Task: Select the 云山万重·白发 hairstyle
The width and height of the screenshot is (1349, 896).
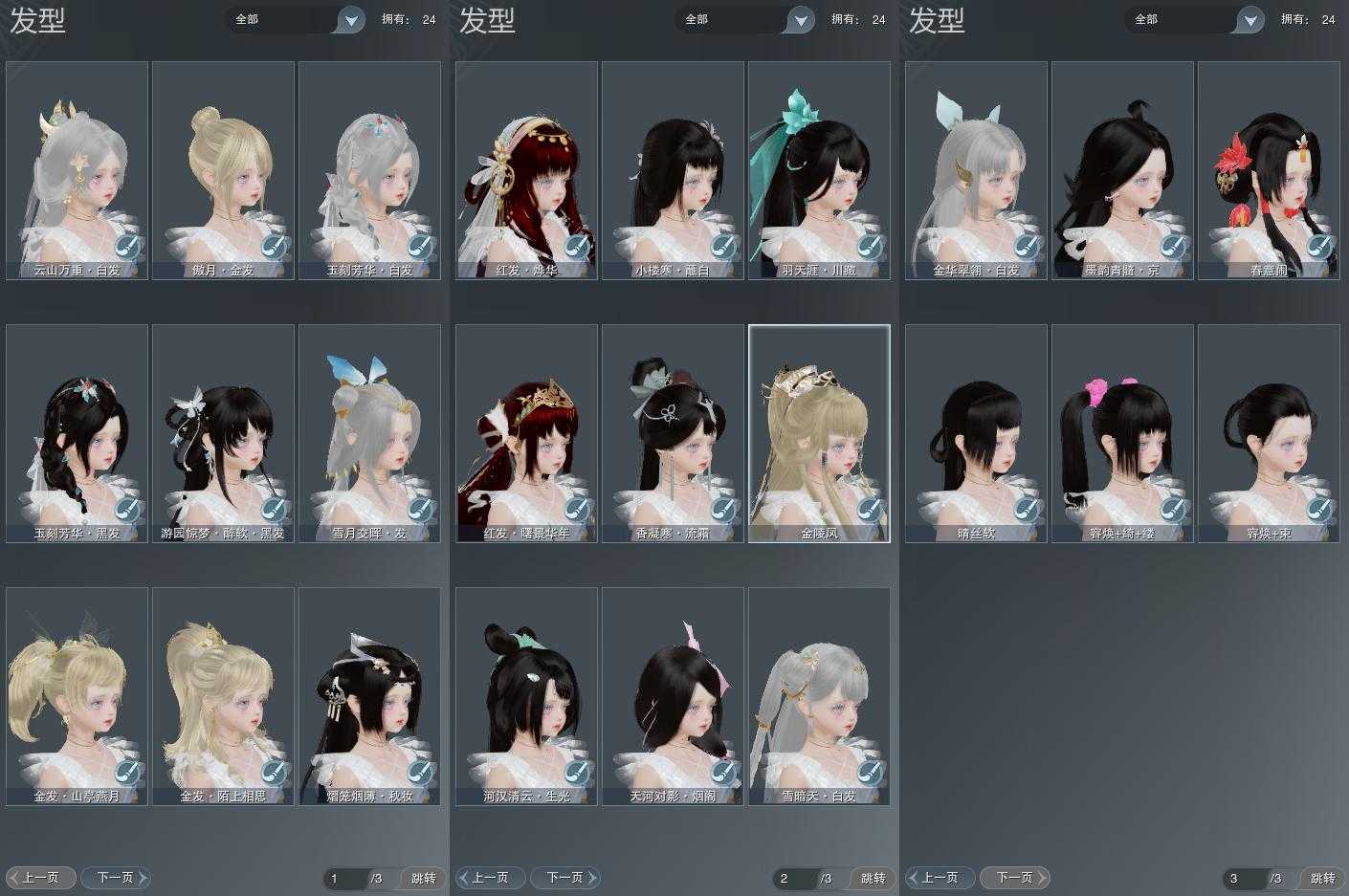Action: tap(77, 170)
